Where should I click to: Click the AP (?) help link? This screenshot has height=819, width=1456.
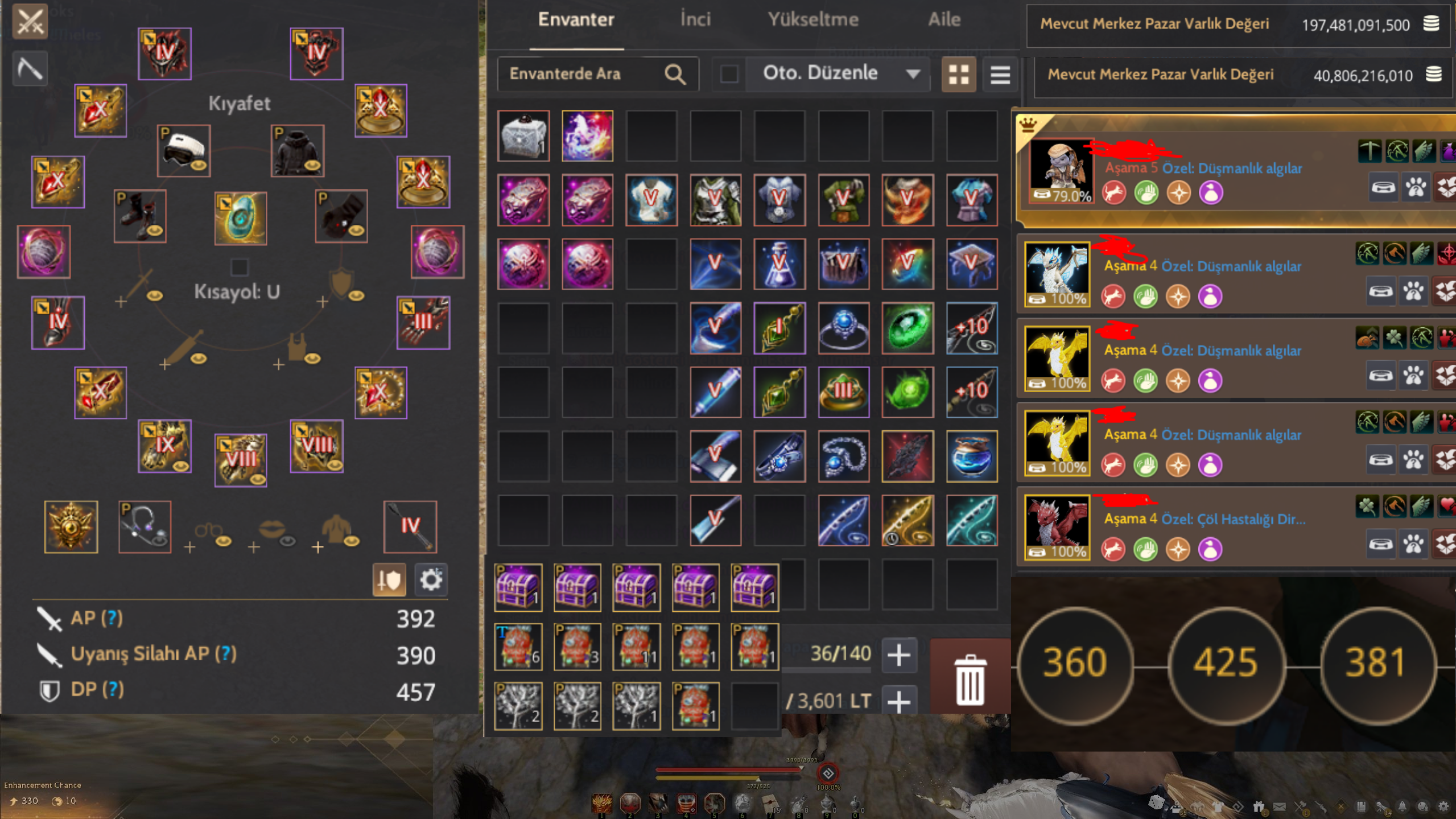point(113,618)
